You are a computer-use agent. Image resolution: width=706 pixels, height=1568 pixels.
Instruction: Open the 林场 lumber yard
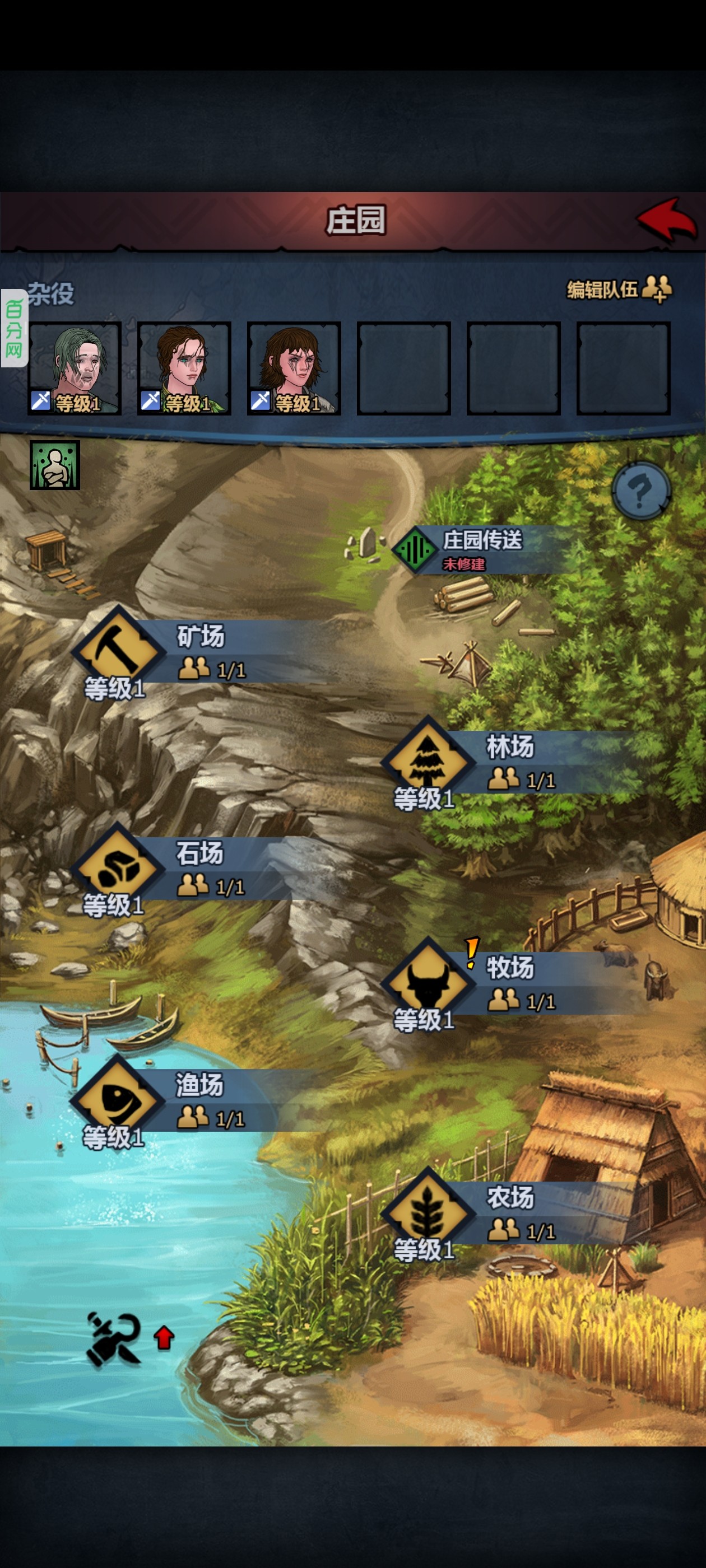428,760
